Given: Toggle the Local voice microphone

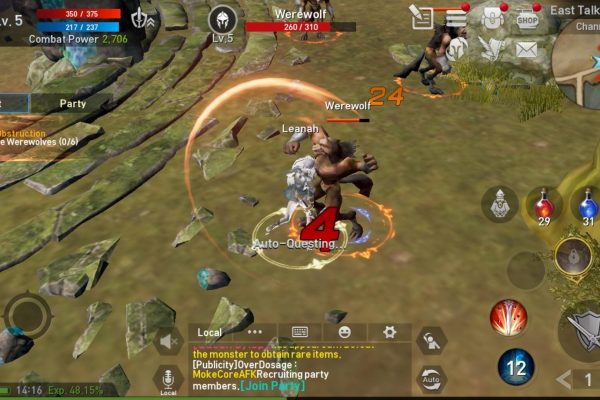Looking at the screenshot, I should [168, 380].
